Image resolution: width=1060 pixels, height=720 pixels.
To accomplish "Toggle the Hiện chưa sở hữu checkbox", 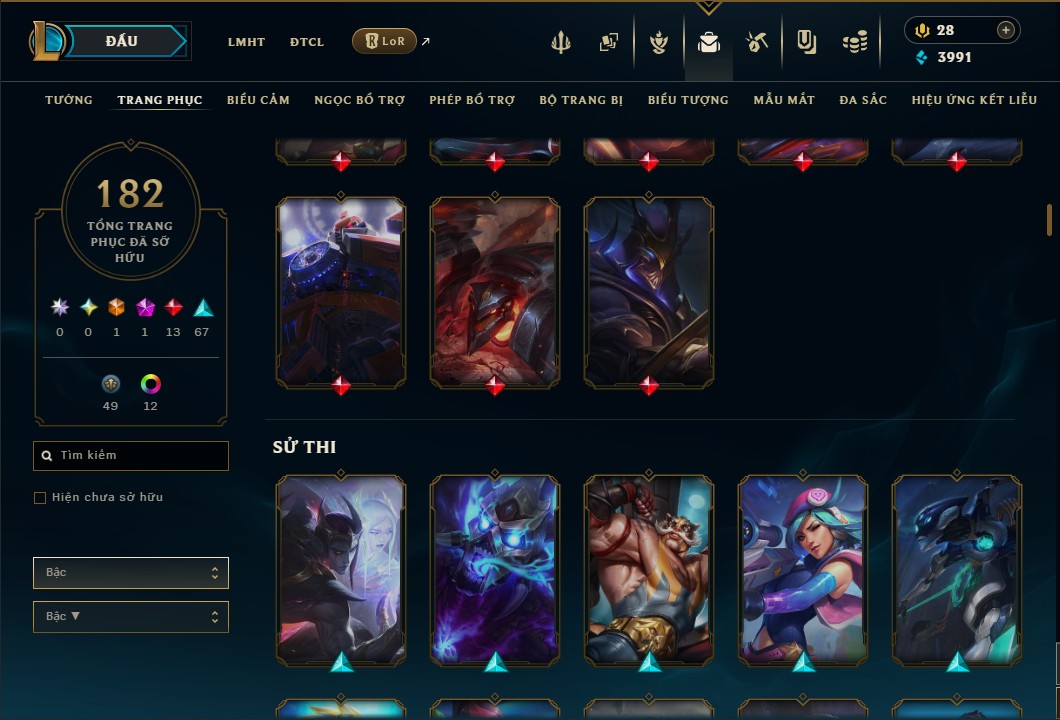I will 40,498.
